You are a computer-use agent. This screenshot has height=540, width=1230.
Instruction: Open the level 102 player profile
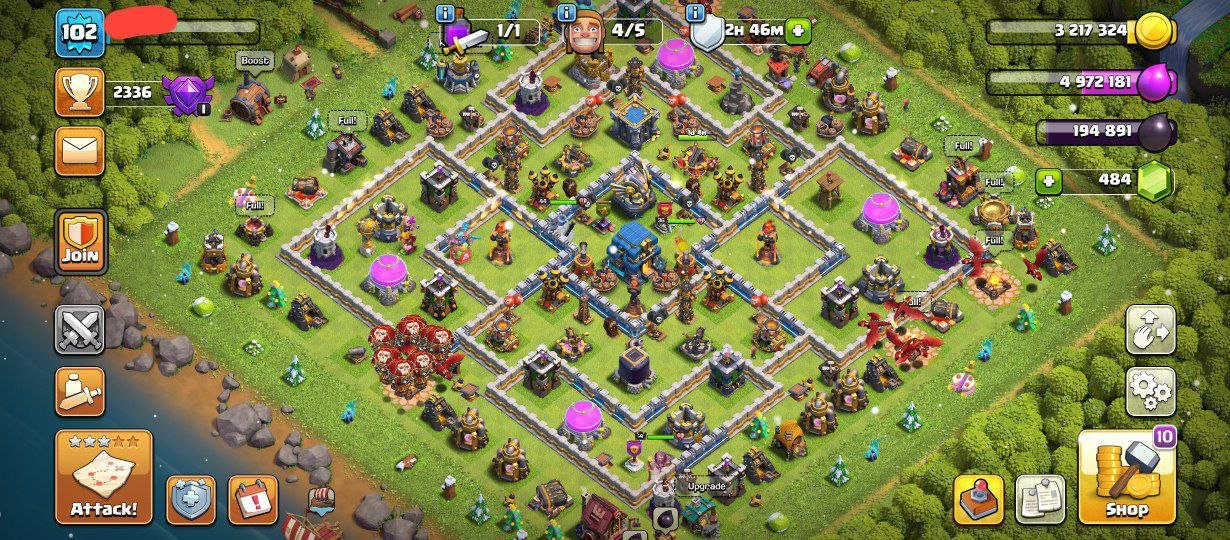pyautogui.click(x=80, y=31)
